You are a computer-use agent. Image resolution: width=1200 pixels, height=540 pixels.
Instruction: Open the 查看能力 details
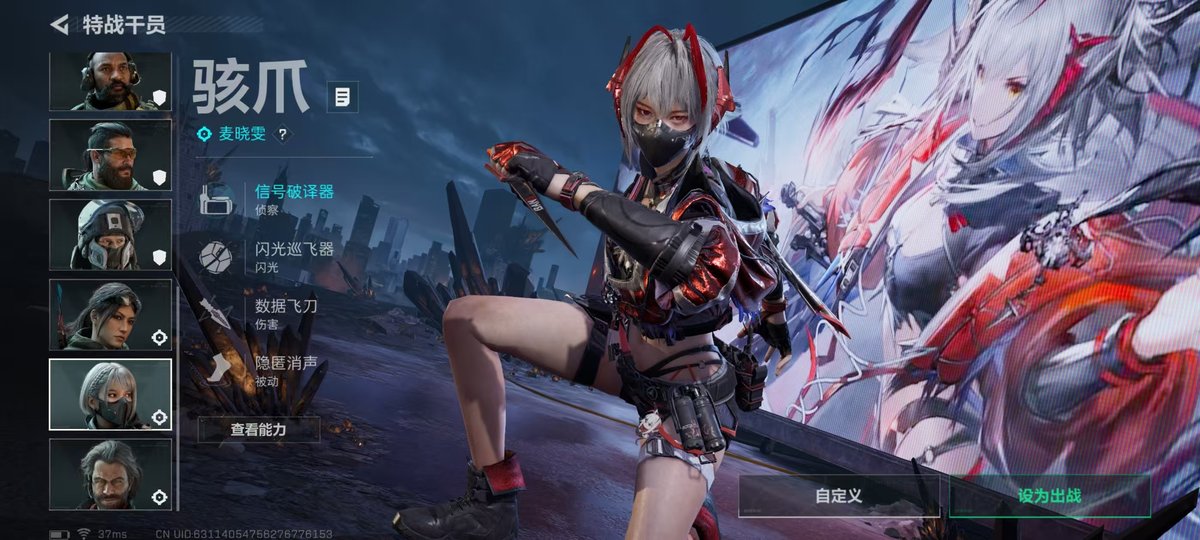pyautogui.click(x=259, y=430)
